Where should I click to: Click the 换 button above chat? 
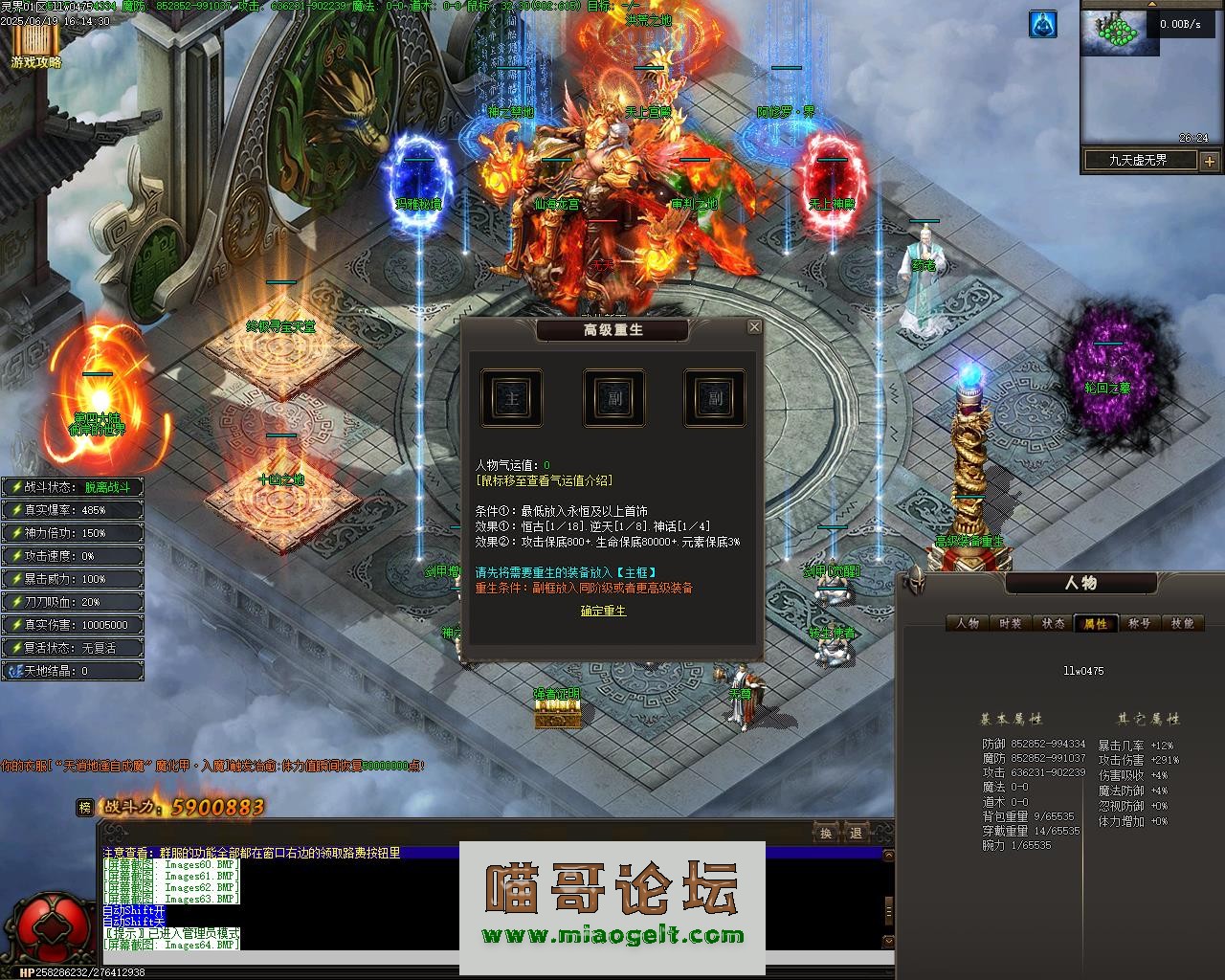click(x=826, y=833)
